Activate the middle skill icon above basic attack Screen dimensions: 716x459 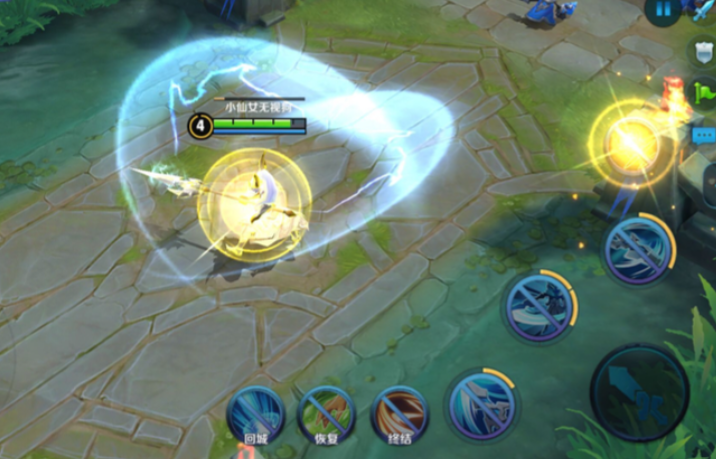click(x=540, y=305)
